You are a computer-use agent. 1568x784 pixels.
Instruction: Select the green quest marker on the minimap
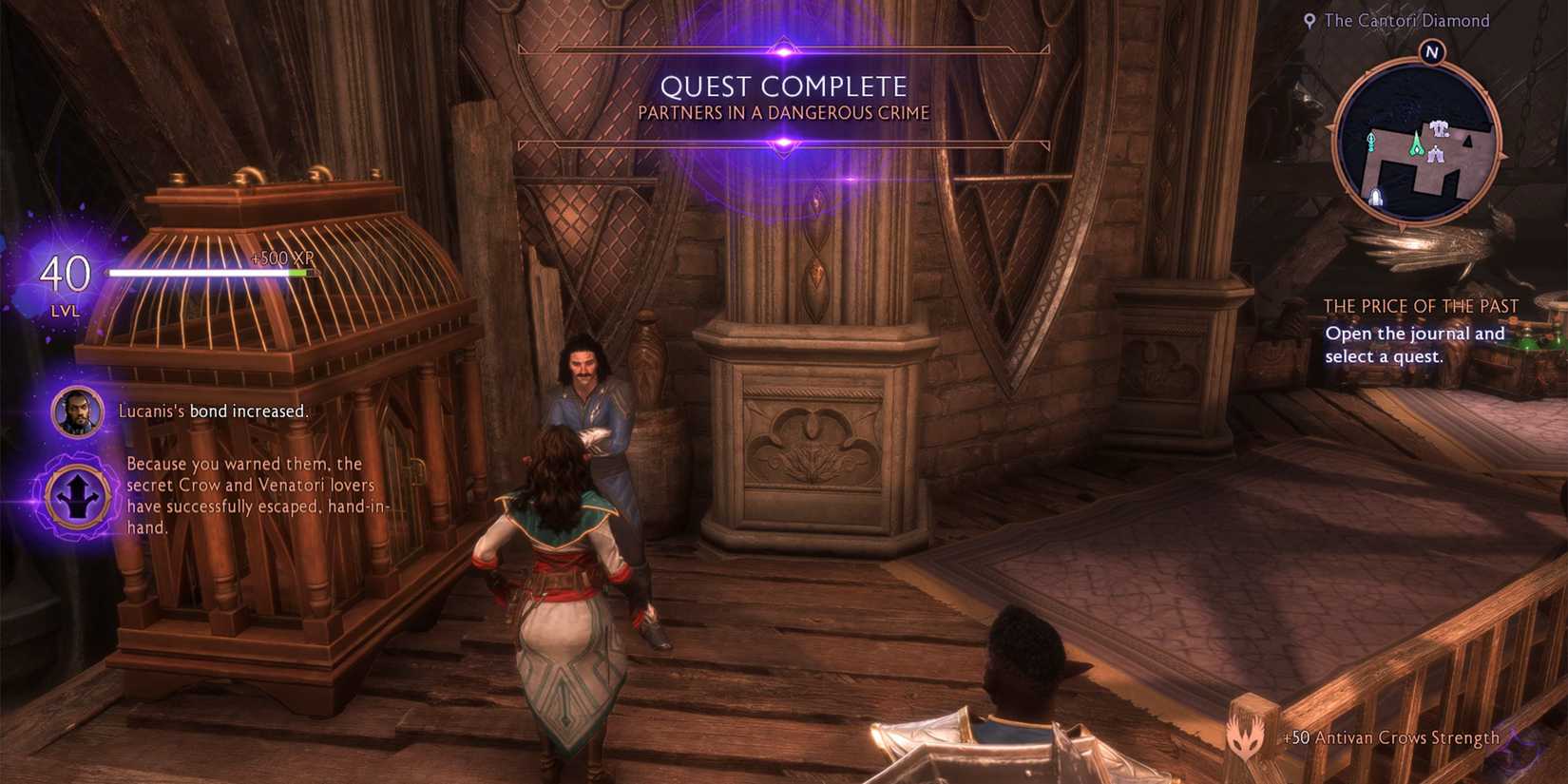tap(1416, 144)
